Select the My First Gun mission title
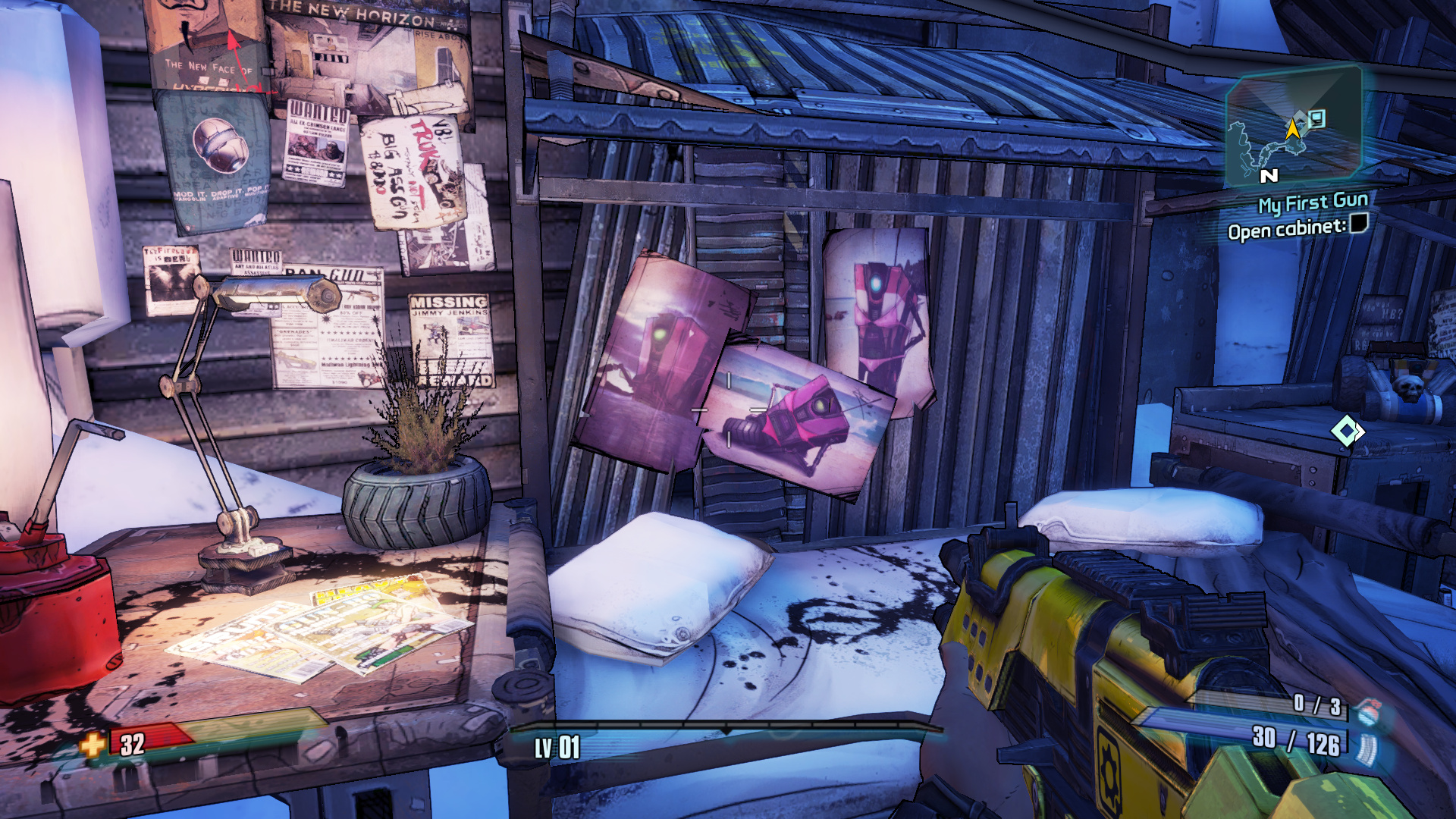 click(1313, 202)
